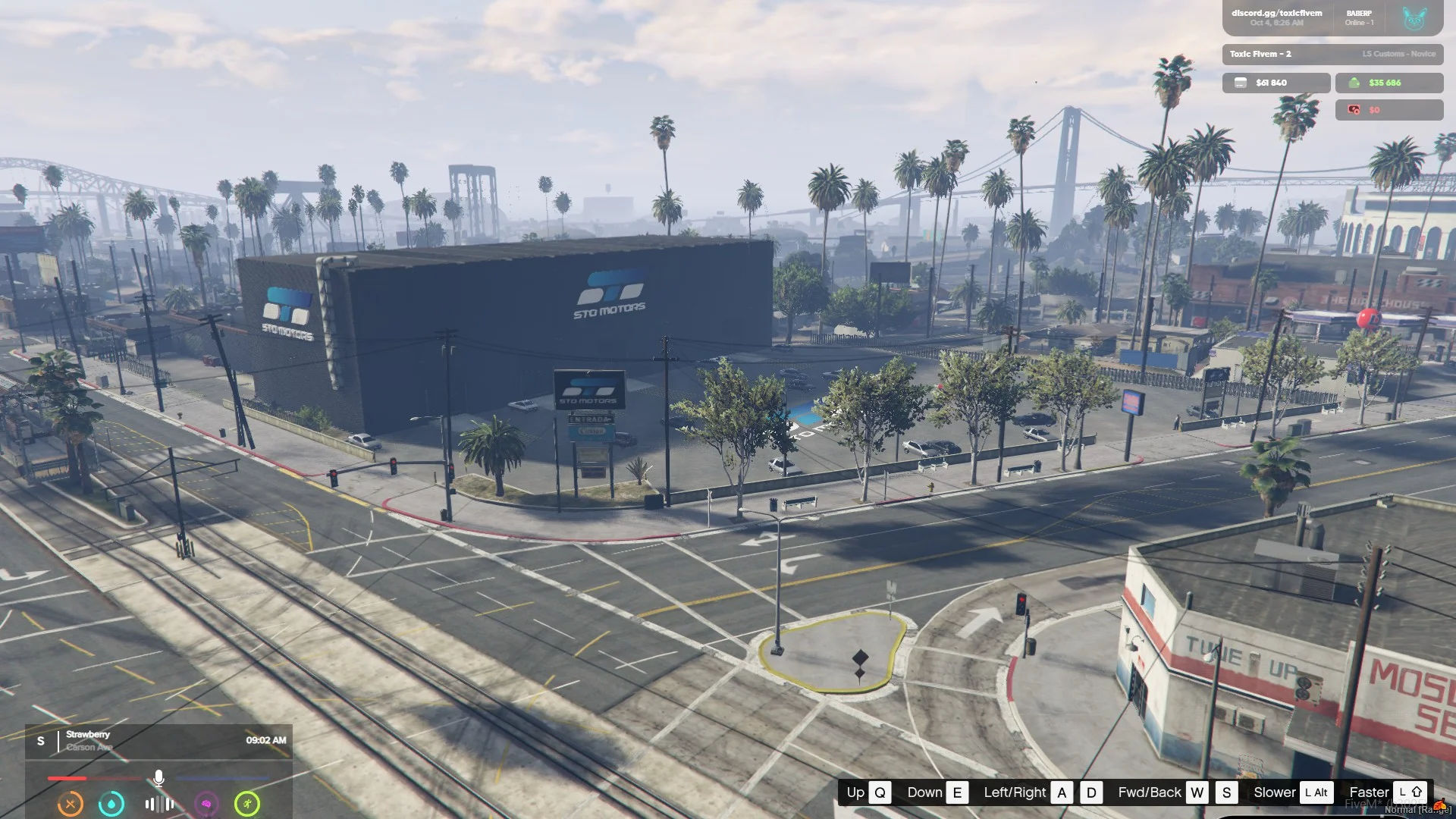
Task: Click the purple brain stress icon
Action: coord(206,804)
